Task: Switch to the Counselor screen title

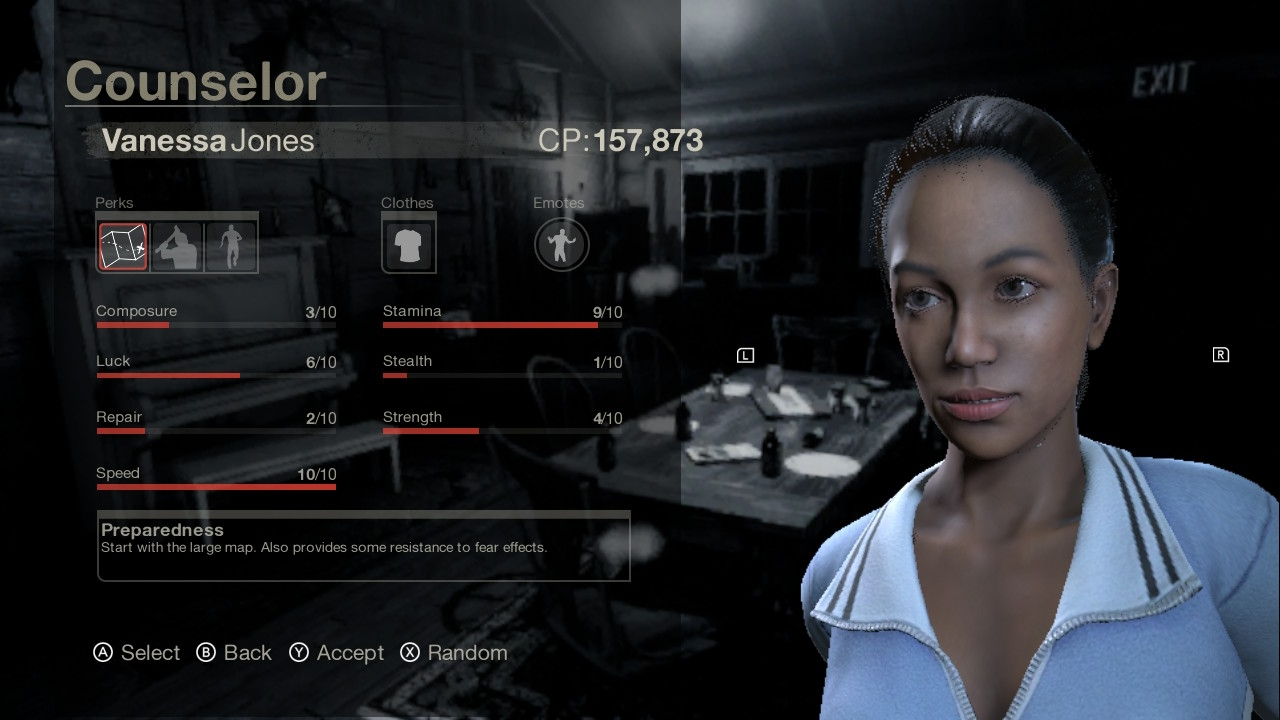Action: click(x=195, y=82)
